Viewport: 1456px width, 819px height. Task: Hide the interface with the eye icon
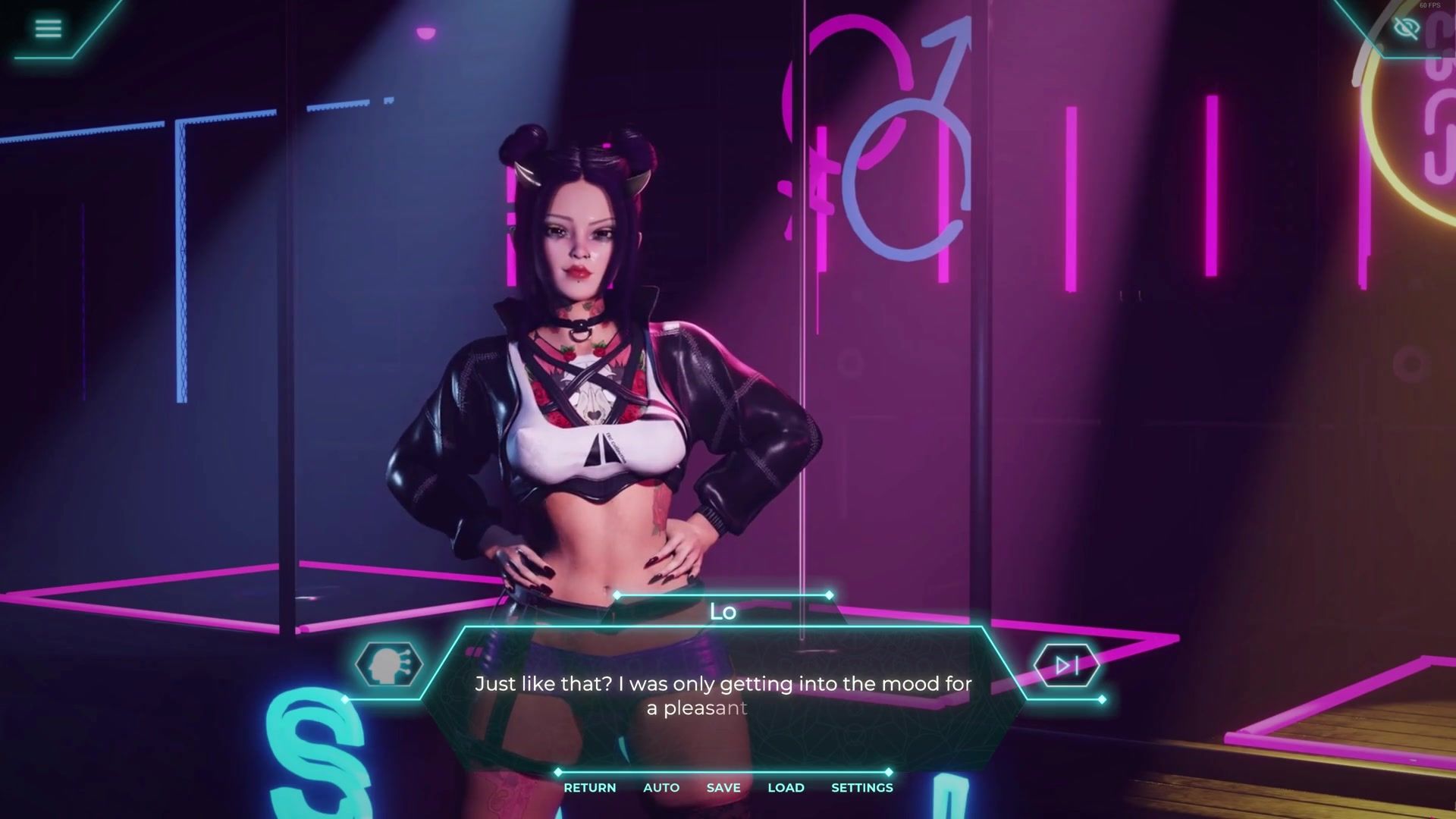tap(1406, 29)
